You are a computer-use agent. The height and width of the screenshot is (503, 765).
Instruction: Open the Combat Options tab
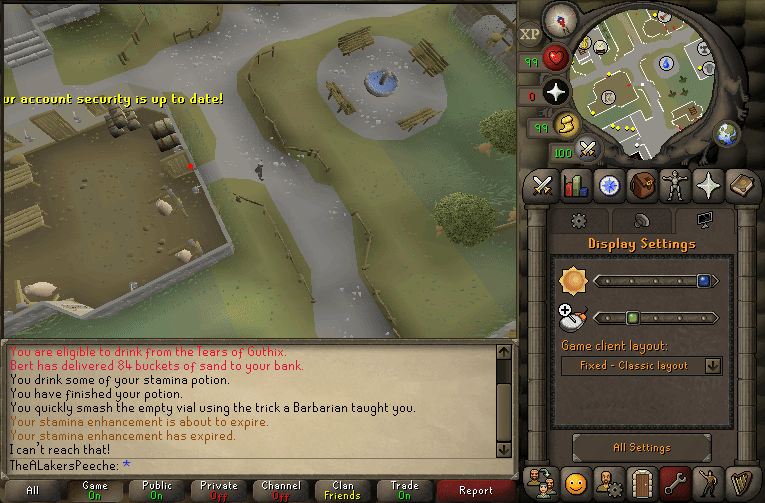click(x=543, y=185)
